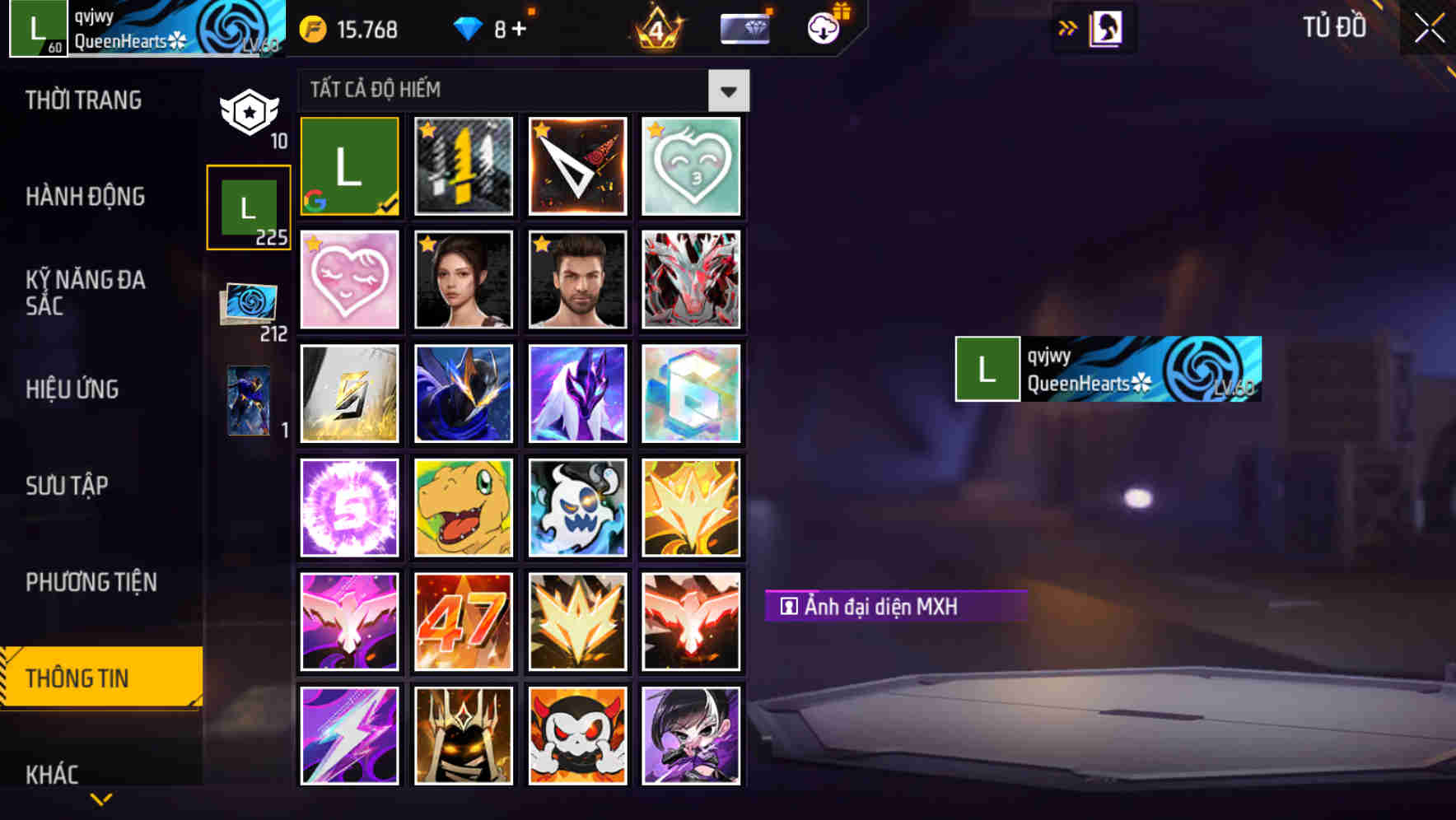Screen dimensions: 1456x820
Task: Click the membership card icon in top bar
Action: click(x=745, y=28)
